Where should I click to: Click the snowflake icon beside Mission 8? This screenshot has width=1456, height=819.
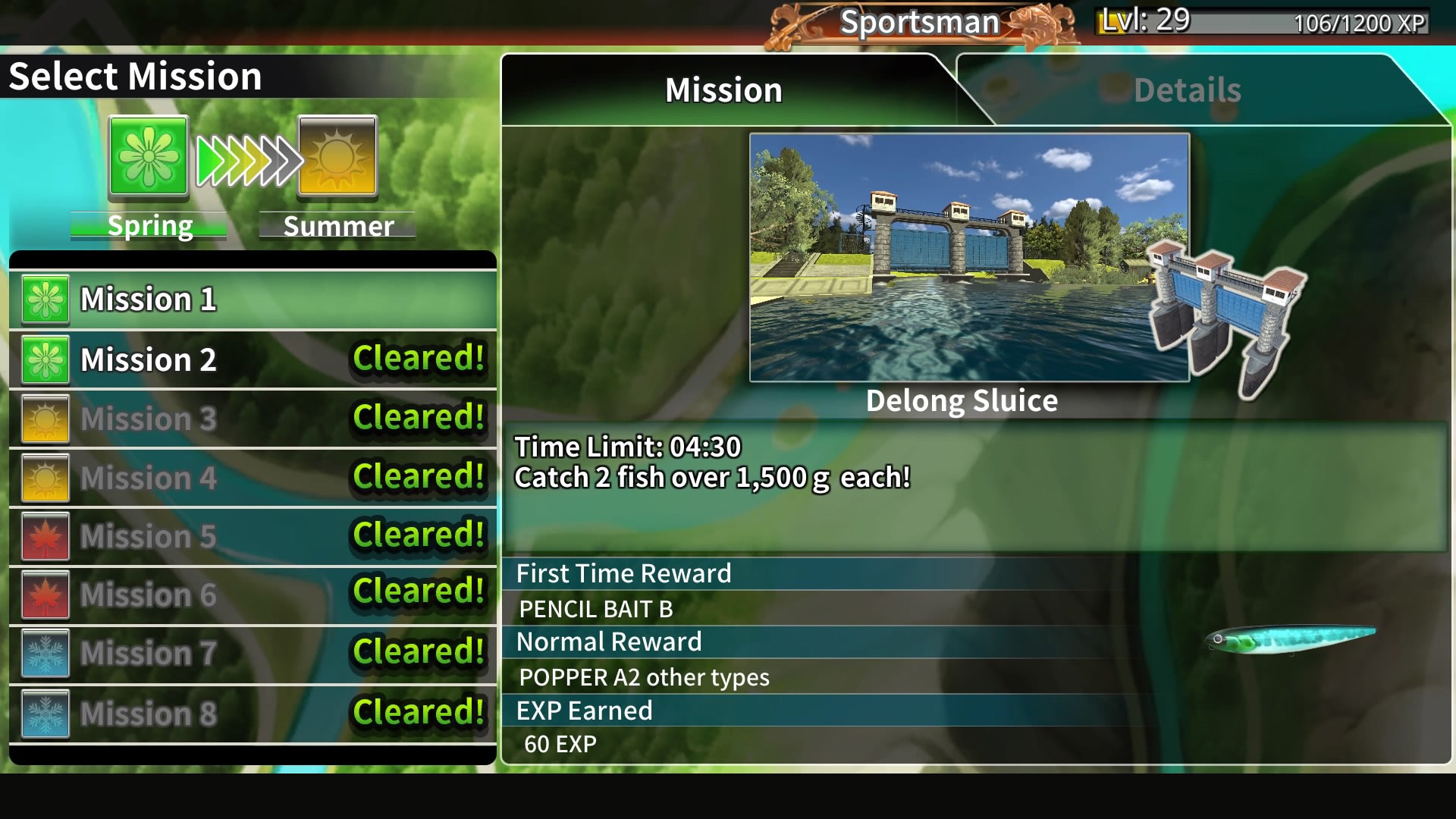[45, 712]
